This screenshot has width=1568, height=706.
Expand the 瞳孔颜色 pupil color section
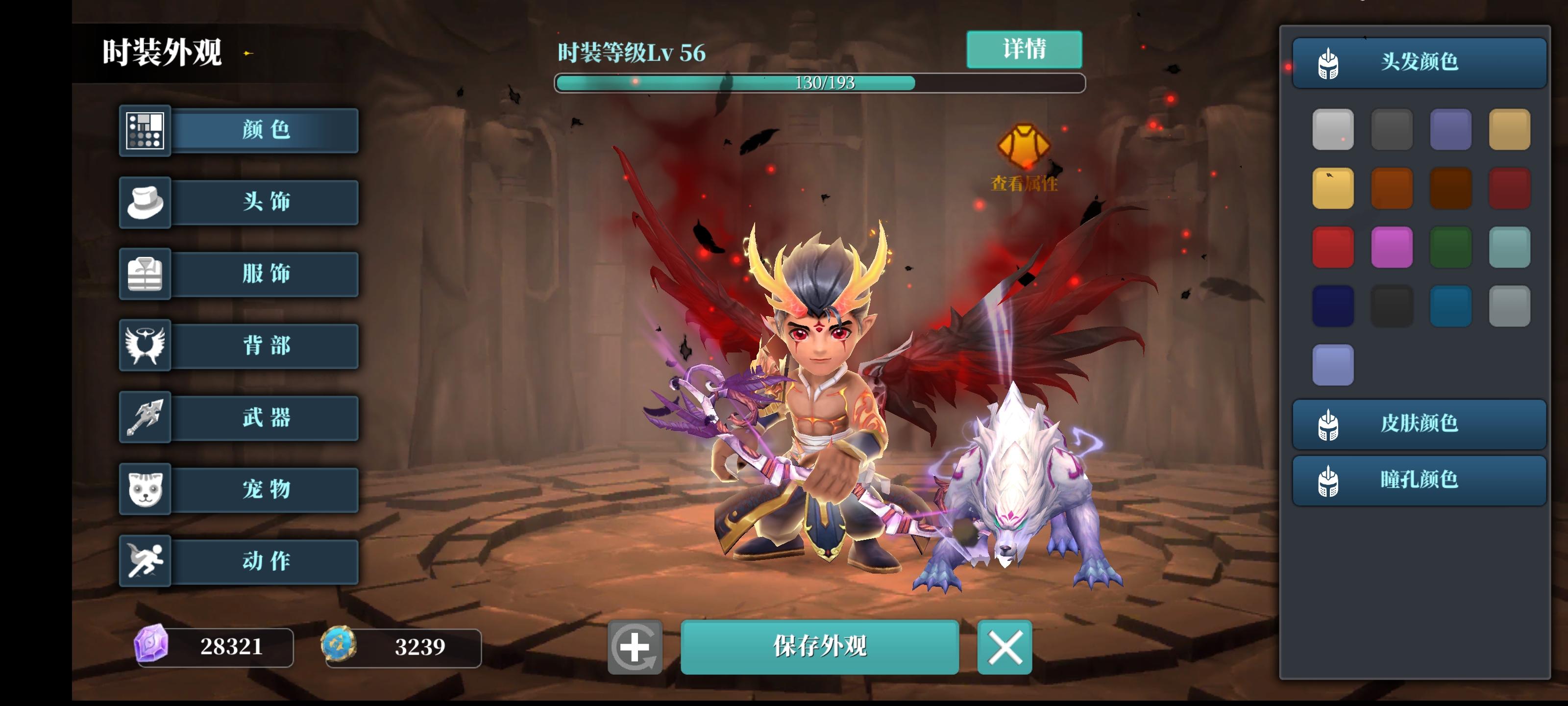point(1418,480)
